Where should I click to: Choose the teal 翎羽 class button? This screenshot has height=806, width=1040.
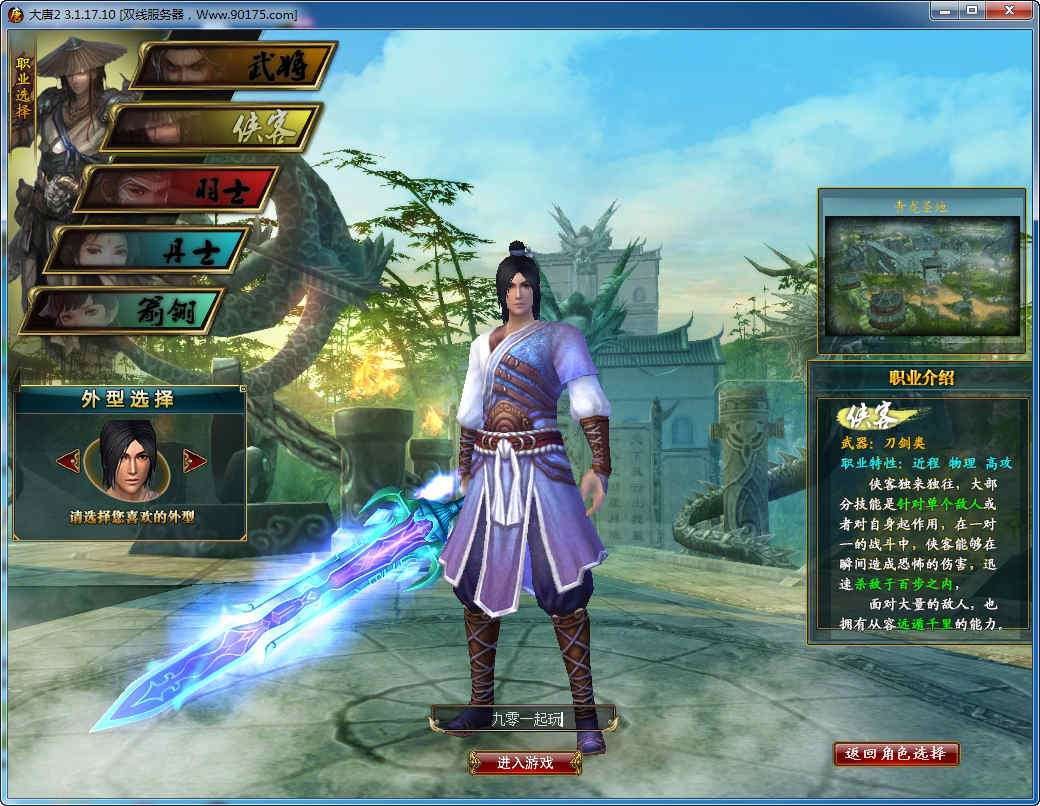124,311
